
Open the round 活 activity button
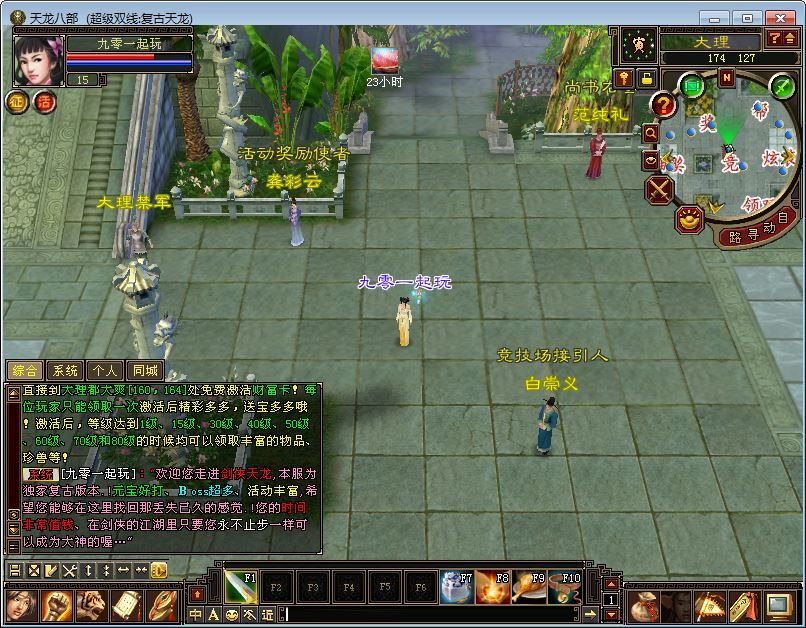[x=44, y=102]
